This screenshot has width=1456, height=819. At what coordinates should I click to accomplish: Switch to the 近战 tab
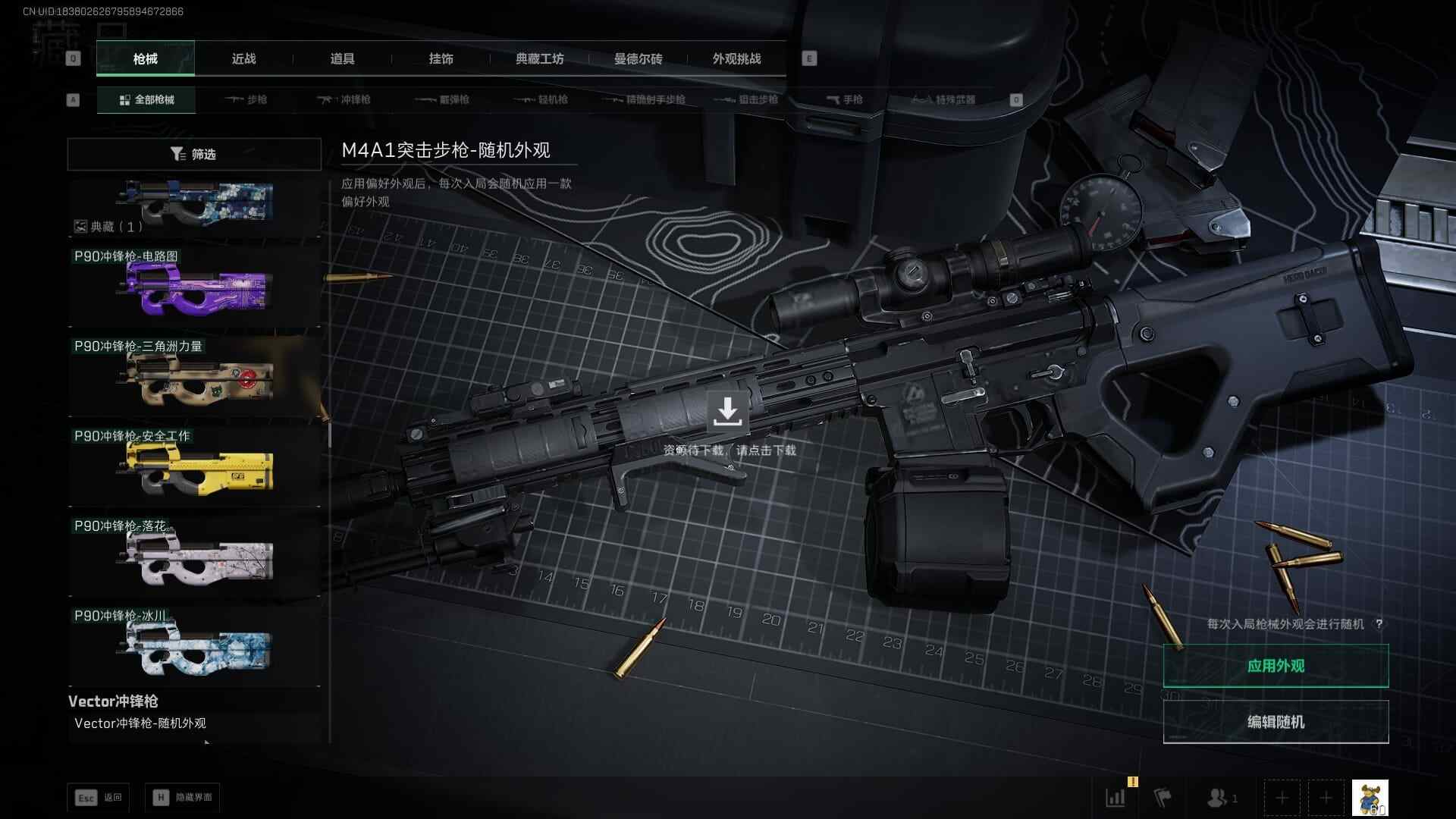click(243, 58)
